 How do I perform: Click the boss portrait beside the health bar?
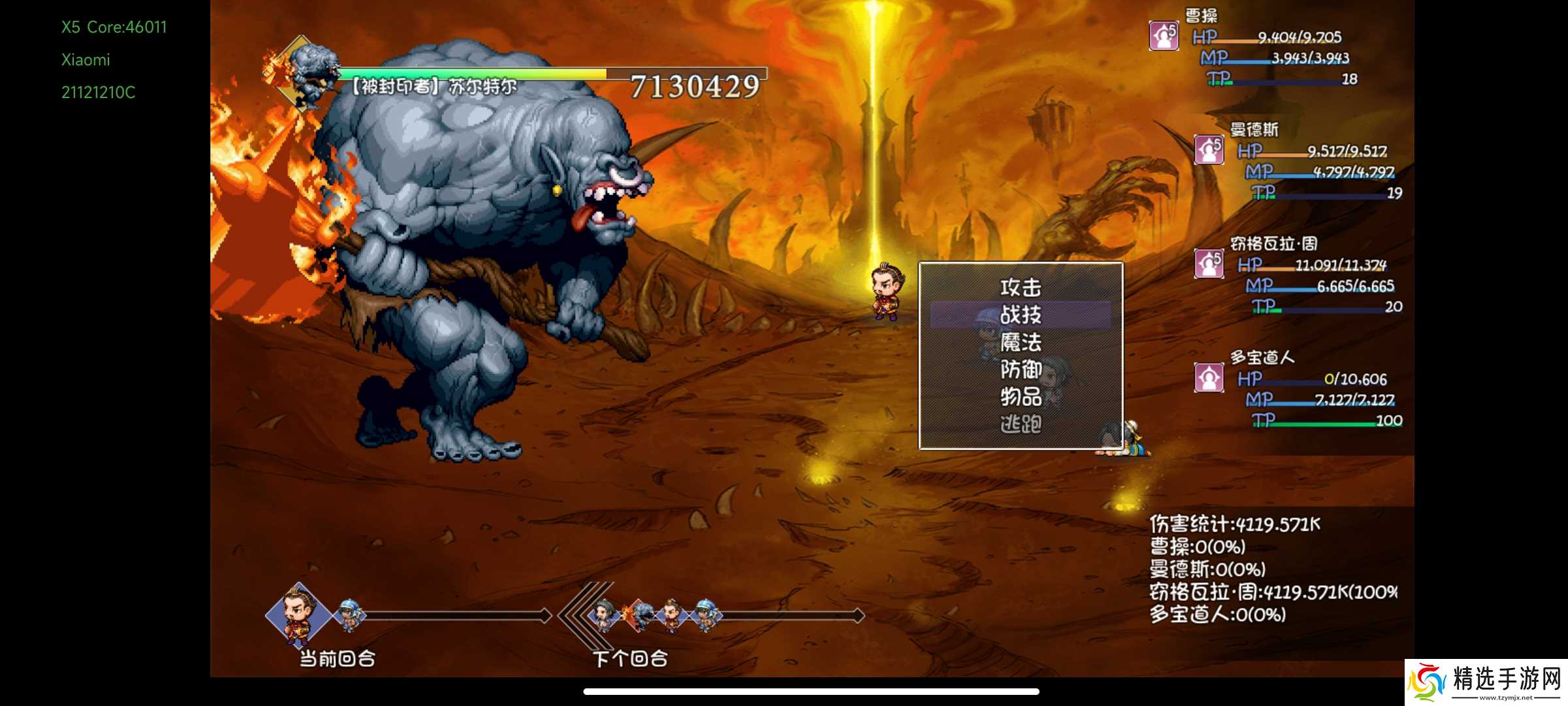[x=304, y=73]
